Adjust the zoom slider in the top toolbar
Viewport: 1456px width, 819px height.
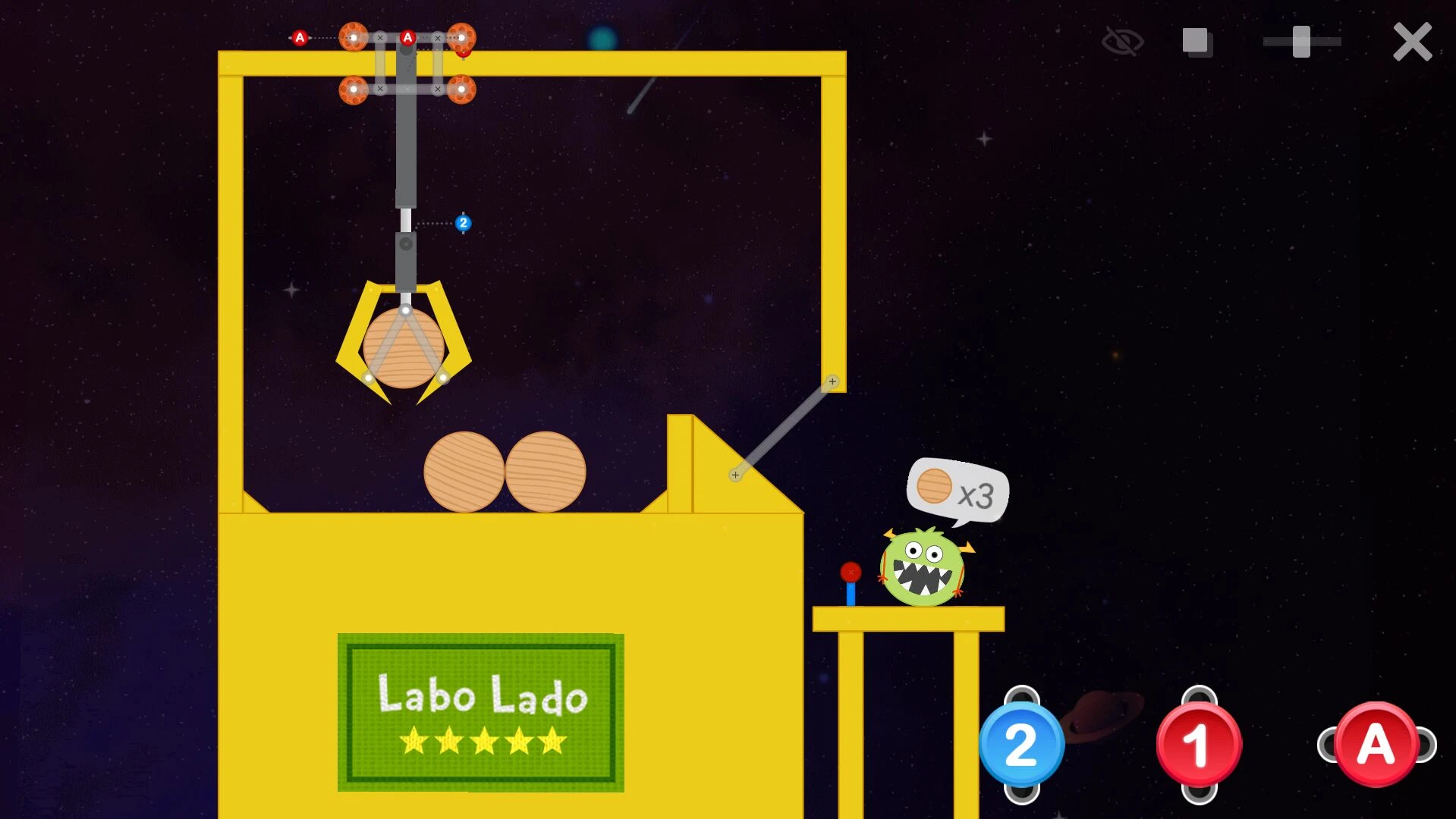coord(1300,42)
